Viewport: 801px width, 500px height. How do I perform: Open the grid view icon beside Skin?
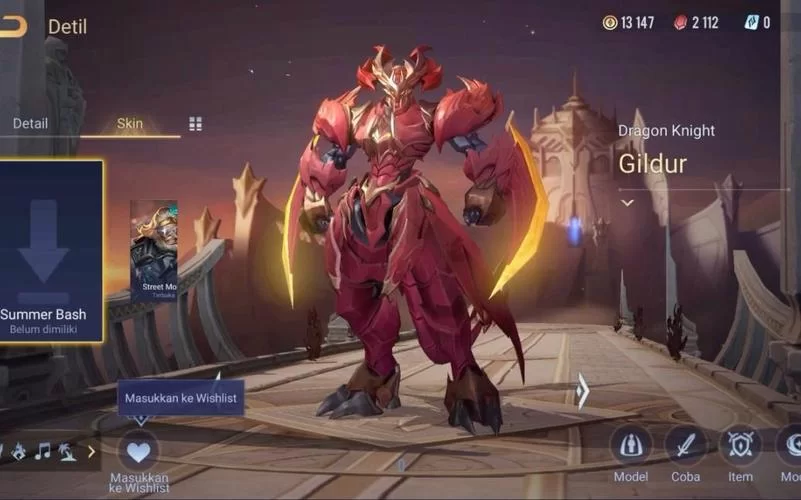click(195, 124)
